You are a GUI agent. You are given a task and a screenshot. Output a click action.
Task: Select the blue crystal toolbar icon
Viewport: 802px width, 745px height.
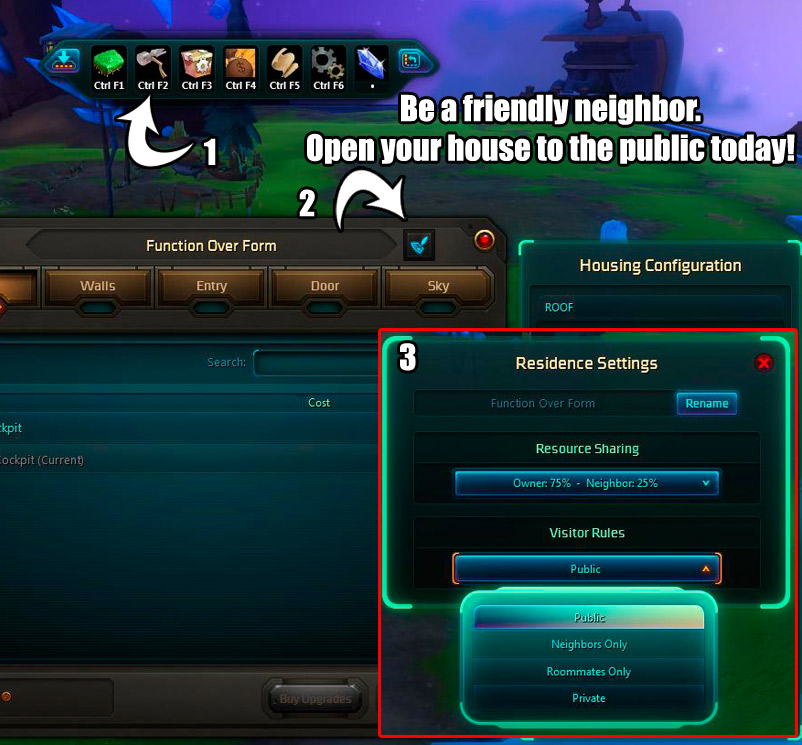click(x=372, y=64)
